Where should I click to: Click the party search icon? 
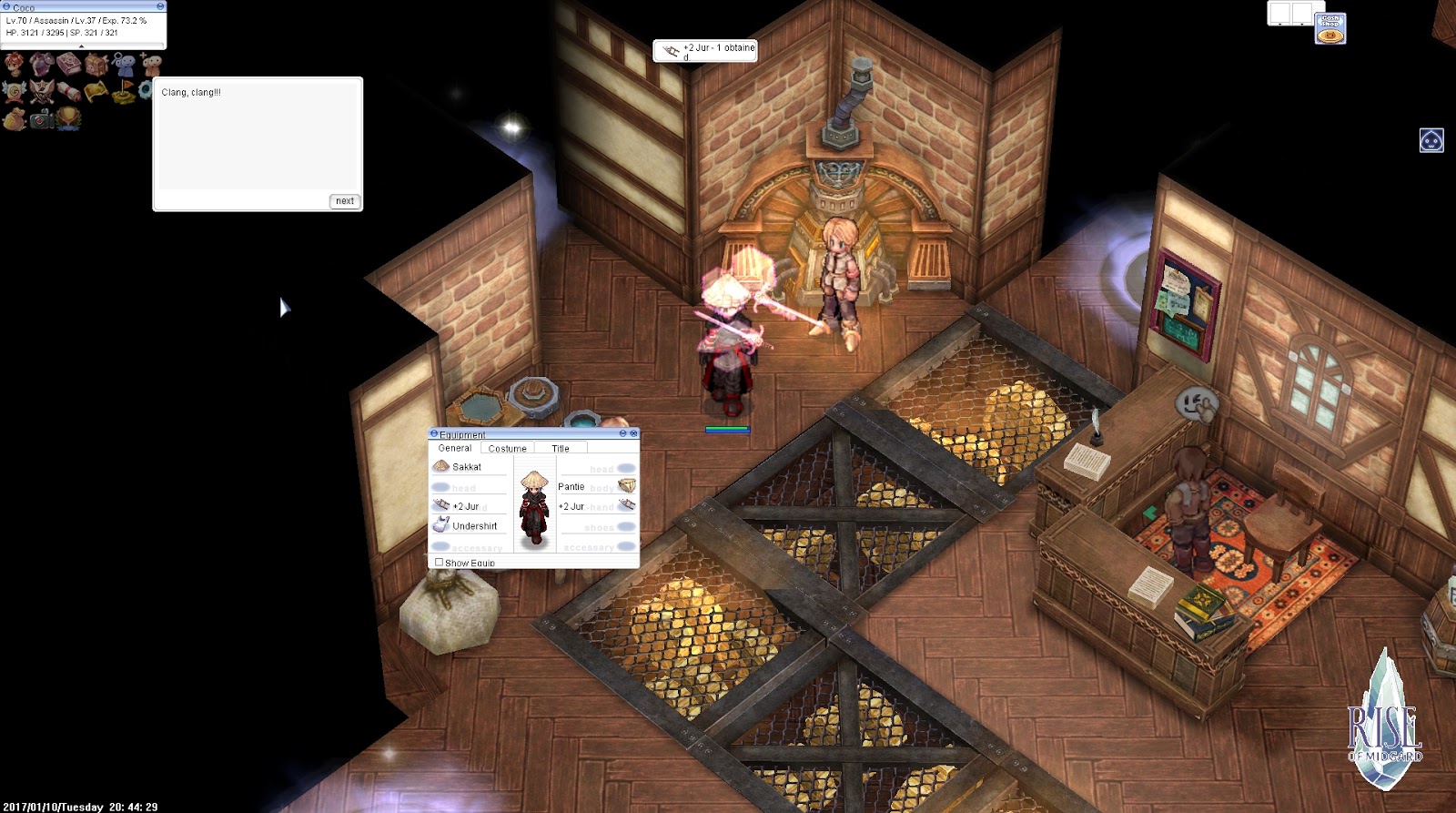[x=123, y=63]
